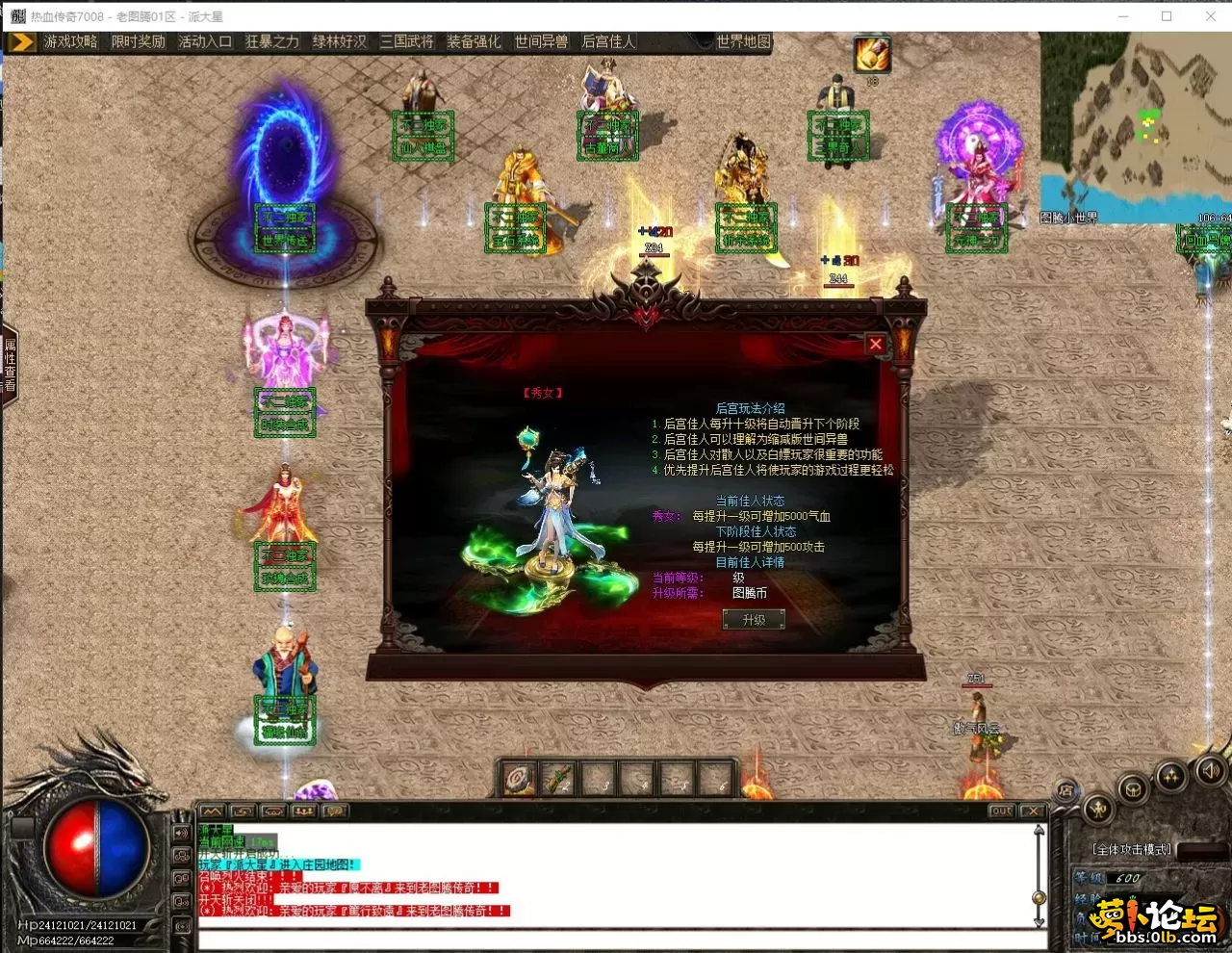Click the 升级 upgrade button
Screen dimensions: 1232x953
[x=754, y=620]
